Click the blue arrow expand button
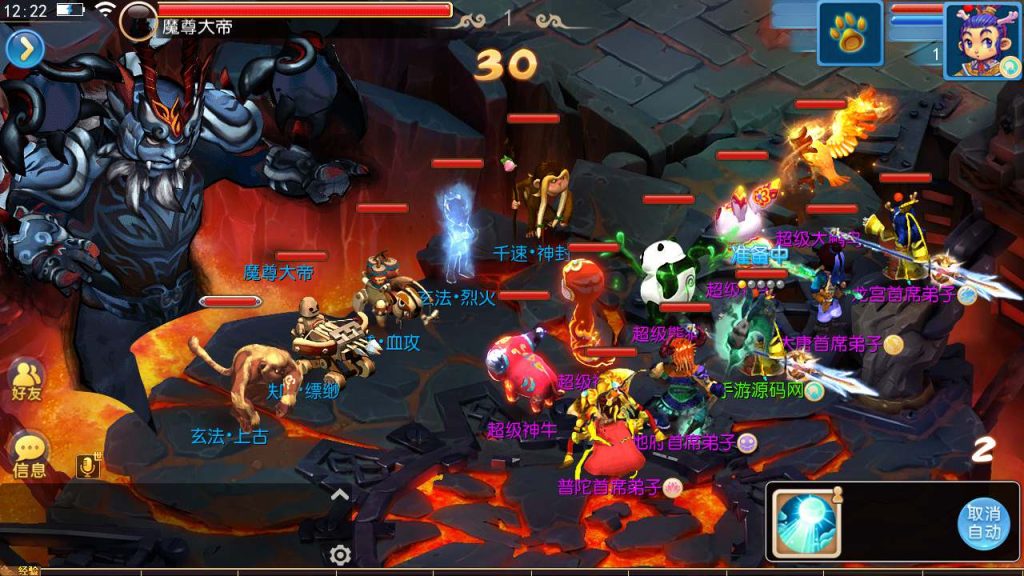The image size is (1024, 576). [25, 48]
